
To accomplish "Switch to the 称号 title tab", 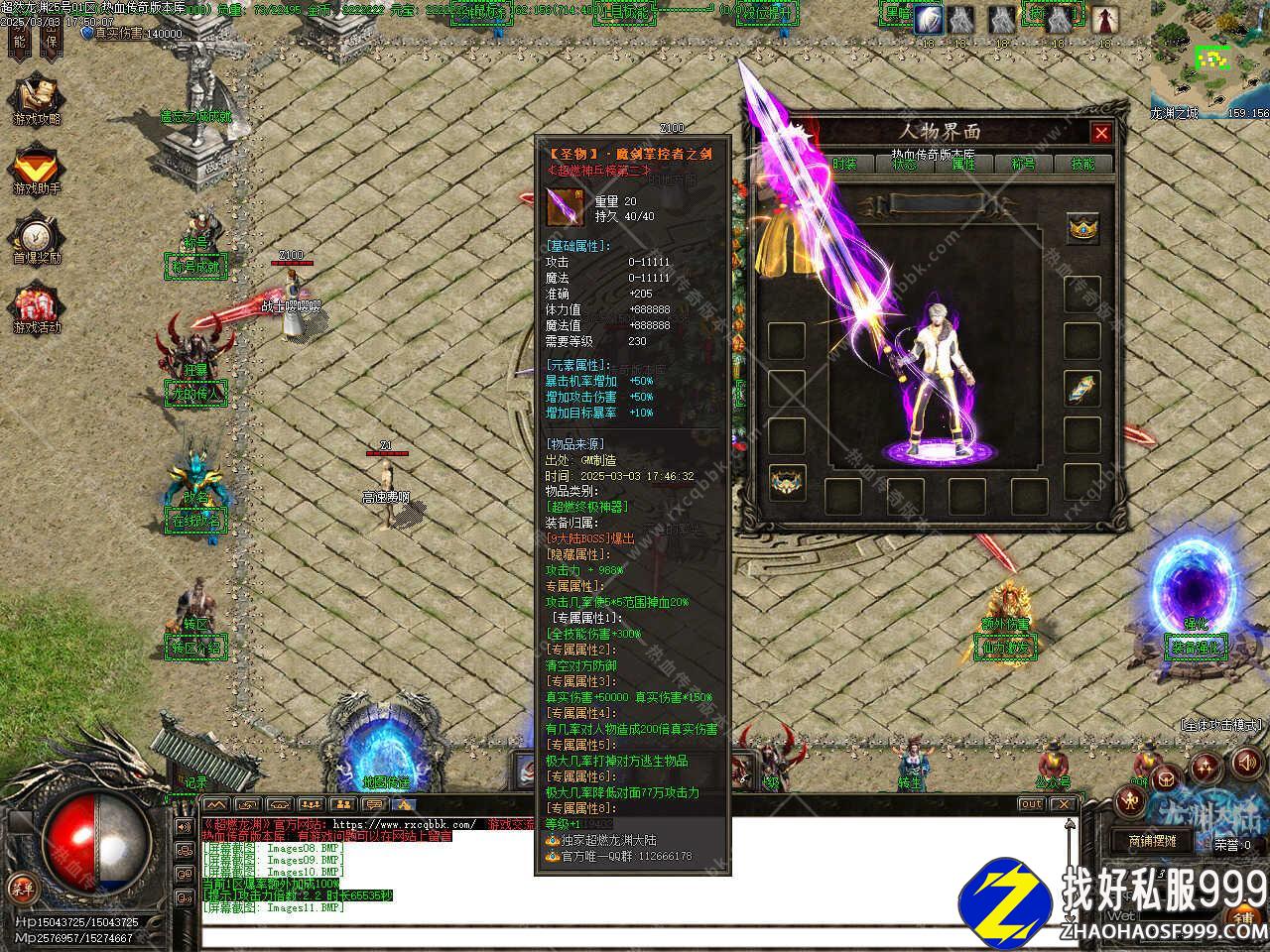I will (1023, 164).
